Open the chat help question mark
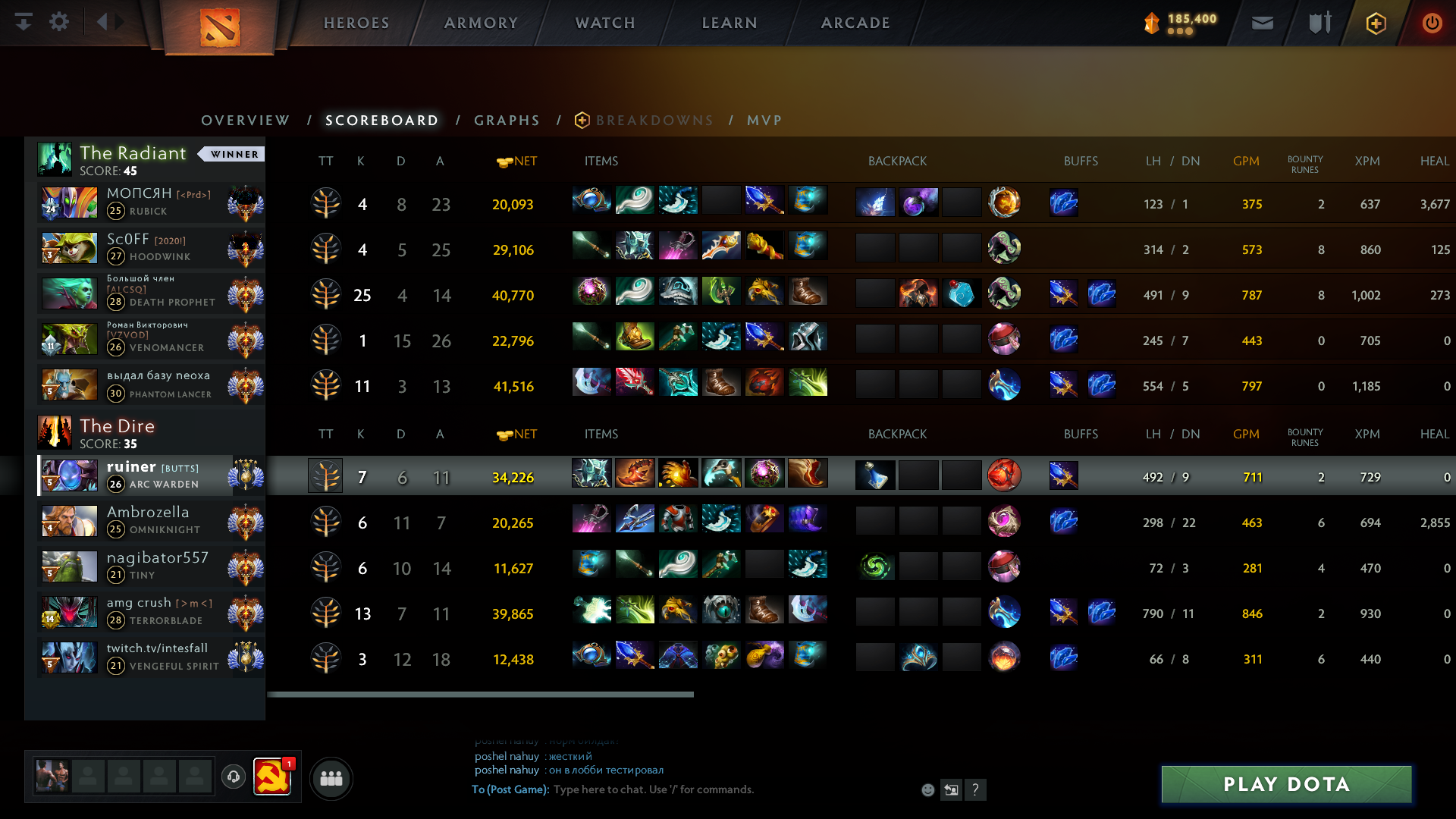 tap(975, 790)
